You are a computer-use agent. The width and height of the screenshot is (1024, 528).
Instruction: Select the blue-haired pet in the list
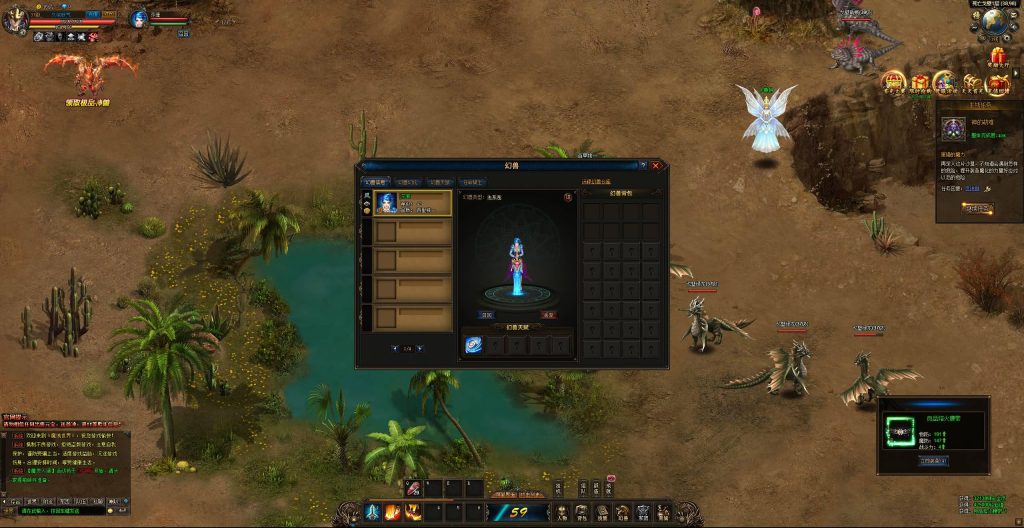[412, 203]
